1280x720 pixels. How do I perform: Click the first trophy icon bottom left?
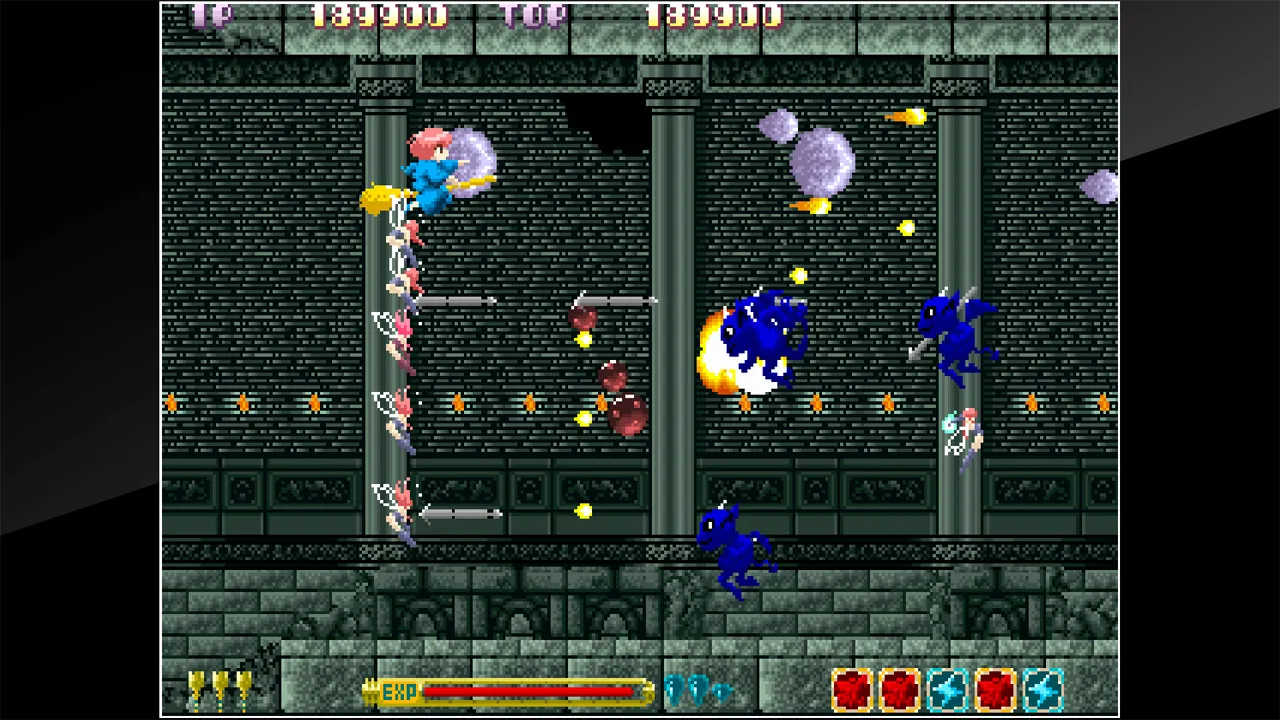point(195,688)
